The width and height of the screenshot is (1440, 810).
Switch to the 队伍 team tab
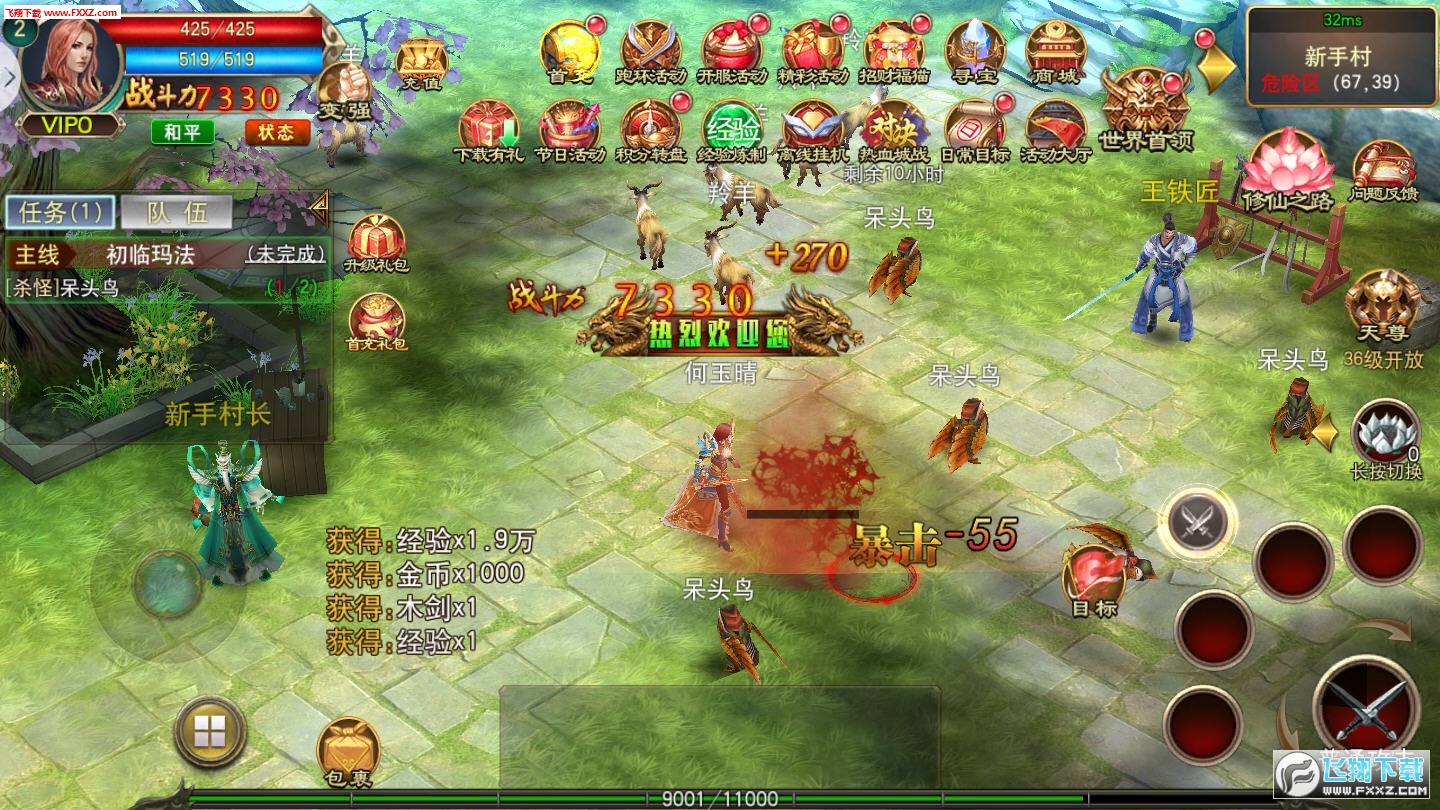coord(176,212)
